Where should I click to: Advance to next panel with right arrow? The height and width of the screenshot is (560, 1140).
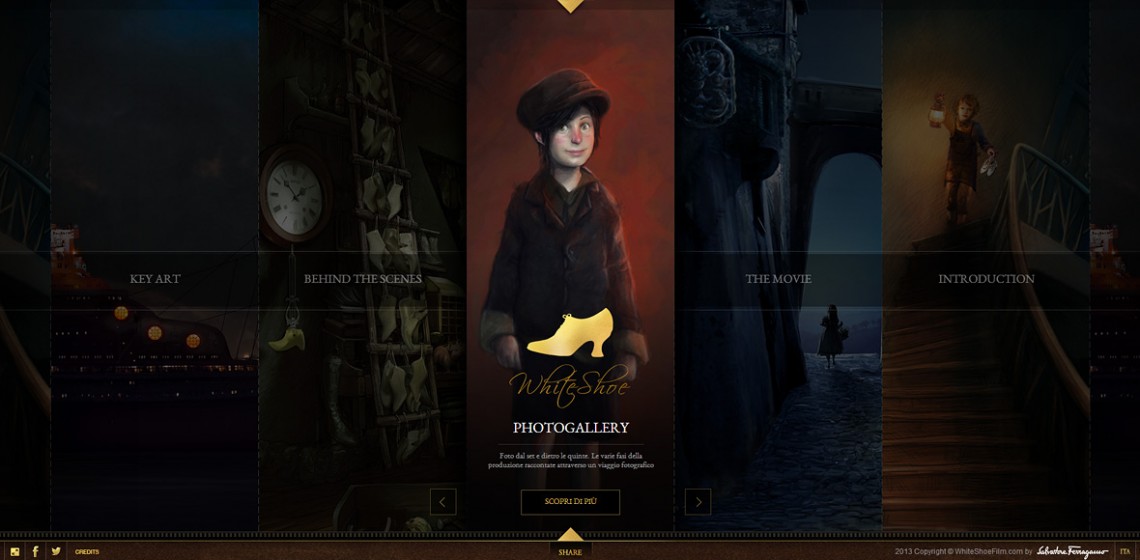tap(698, 502)
